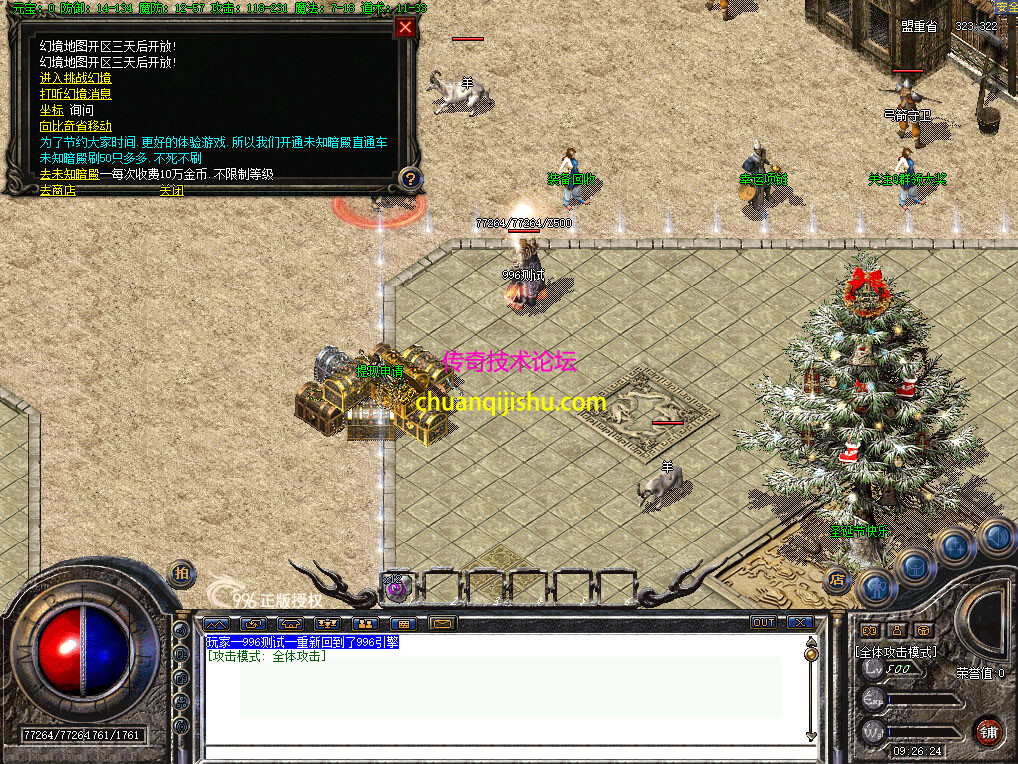1018x764 pixels.
Task: Click the 坐标 link in the dialog
Action: pos(51,110)
